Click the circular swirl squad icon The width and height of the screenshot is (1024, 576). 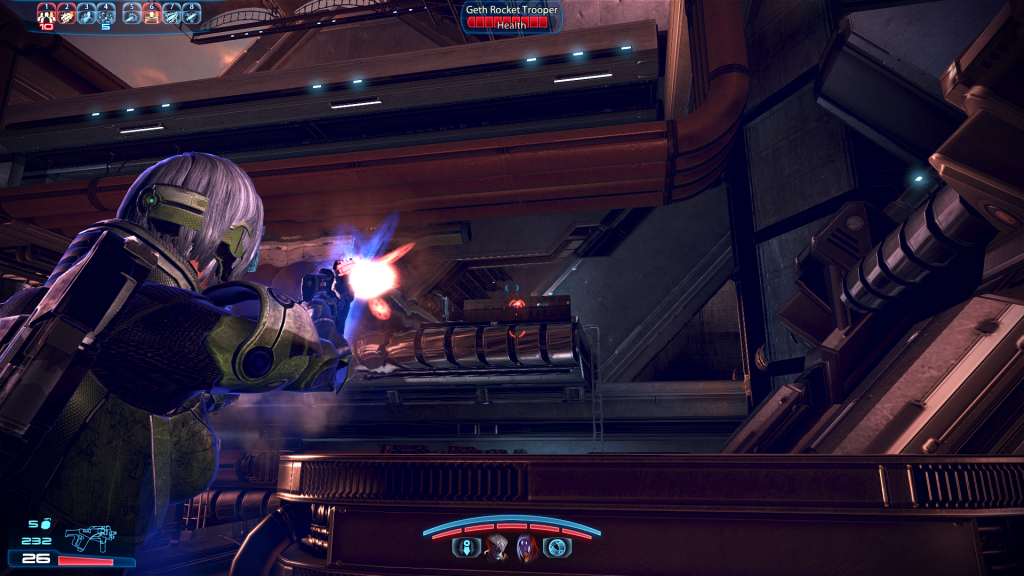pos(557,548)
